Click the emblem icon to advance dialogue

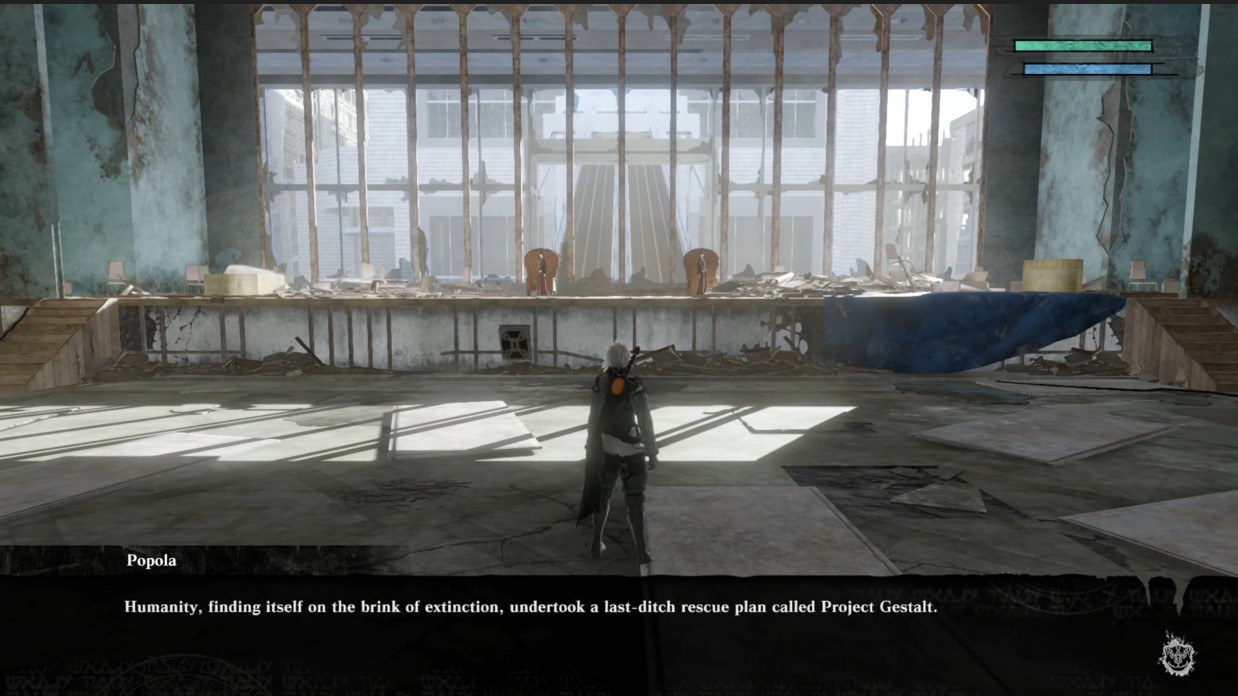(1177, 653)
